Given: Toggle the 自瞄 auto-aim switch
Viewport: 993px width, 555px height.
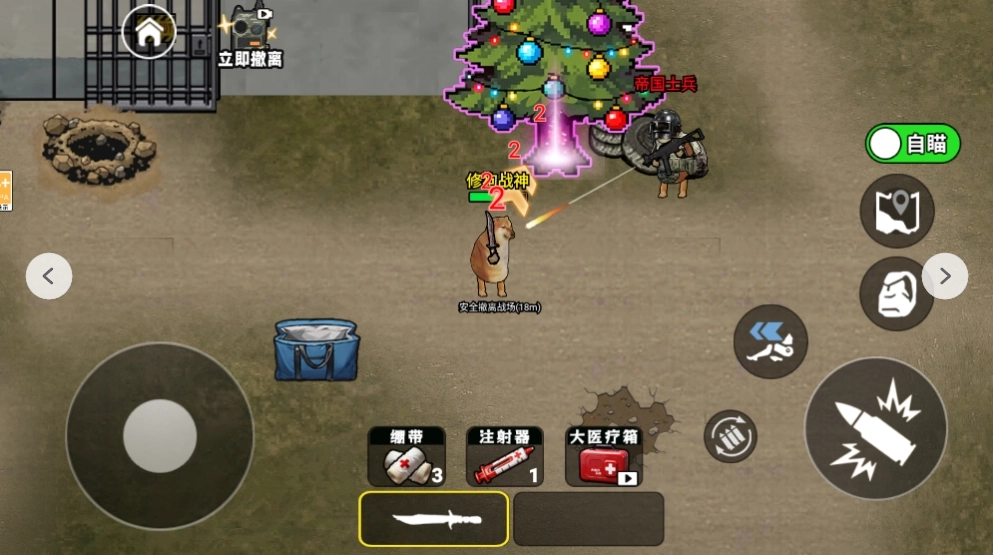Looking at the screenshot, I should coord(912,144).
